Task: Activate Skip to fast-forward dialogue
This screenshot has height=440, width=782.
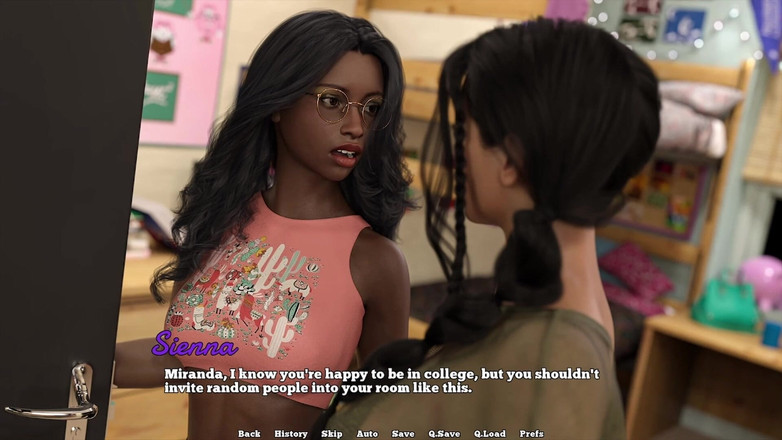Action: tap(332, 434)
